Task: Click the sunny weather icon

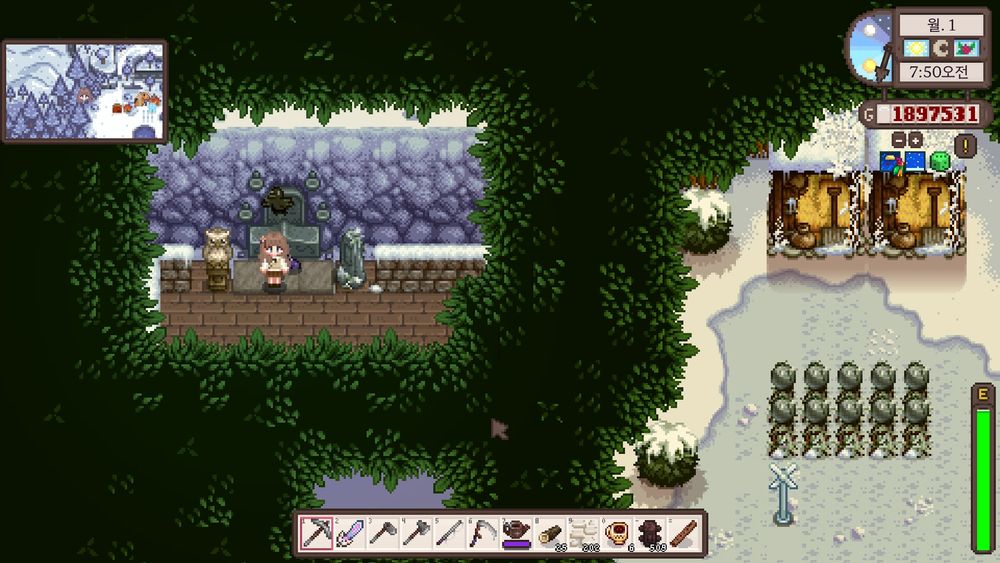Action: pos(915,48)
